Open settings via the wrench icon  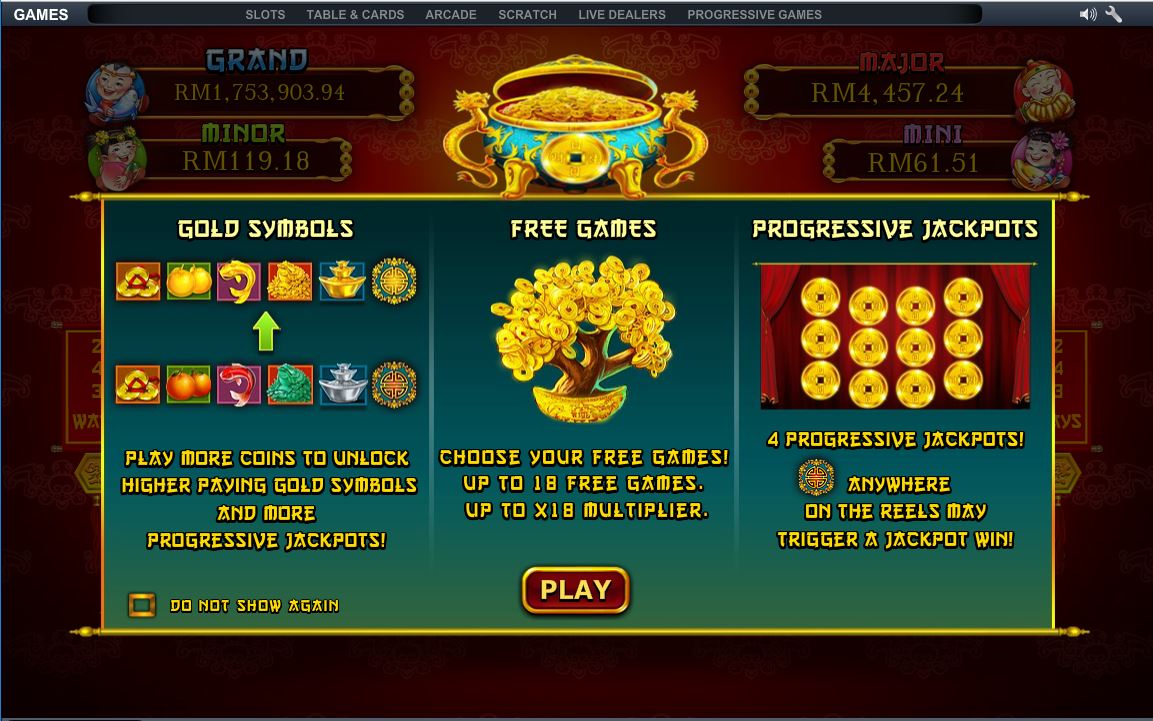coord(1113,15)
